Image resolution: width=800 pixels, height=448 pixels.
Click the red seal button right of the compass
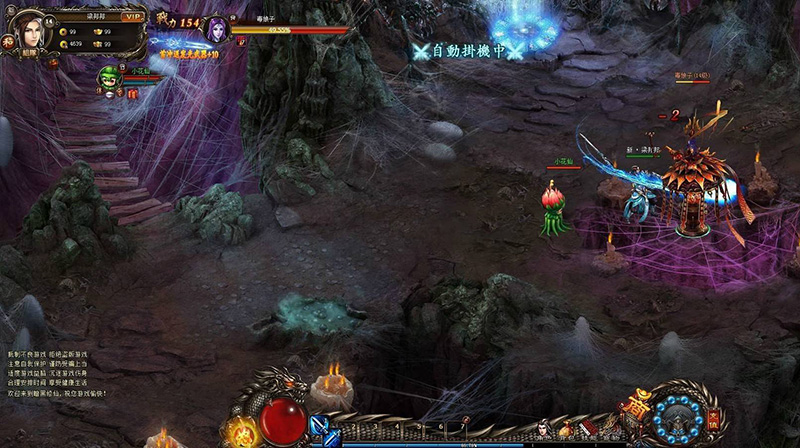[x=713, y=417]
